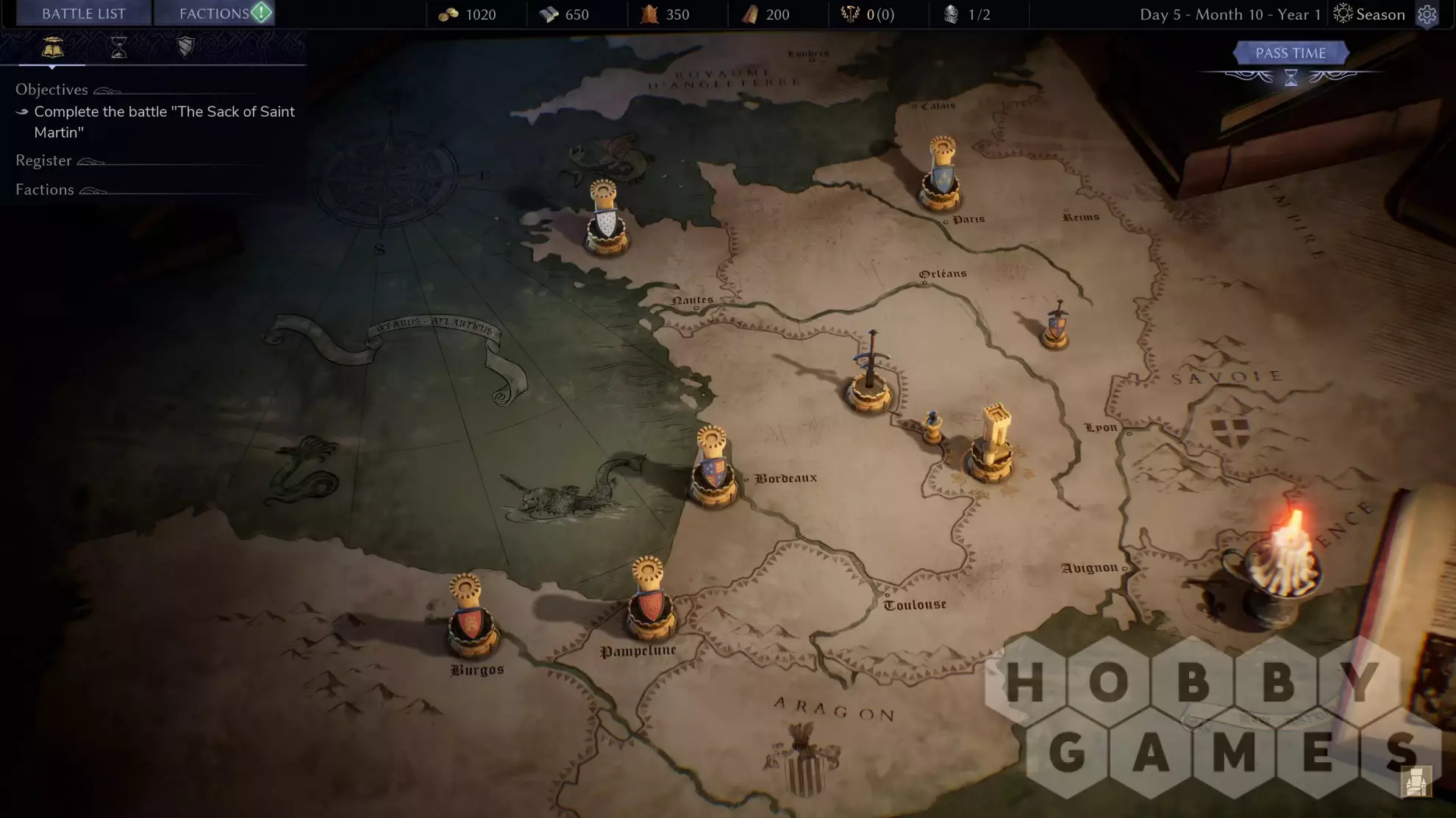Select "The Sack of Saint Martin" objective
This screenshot has height=818, width=1456.
(163, 121)
